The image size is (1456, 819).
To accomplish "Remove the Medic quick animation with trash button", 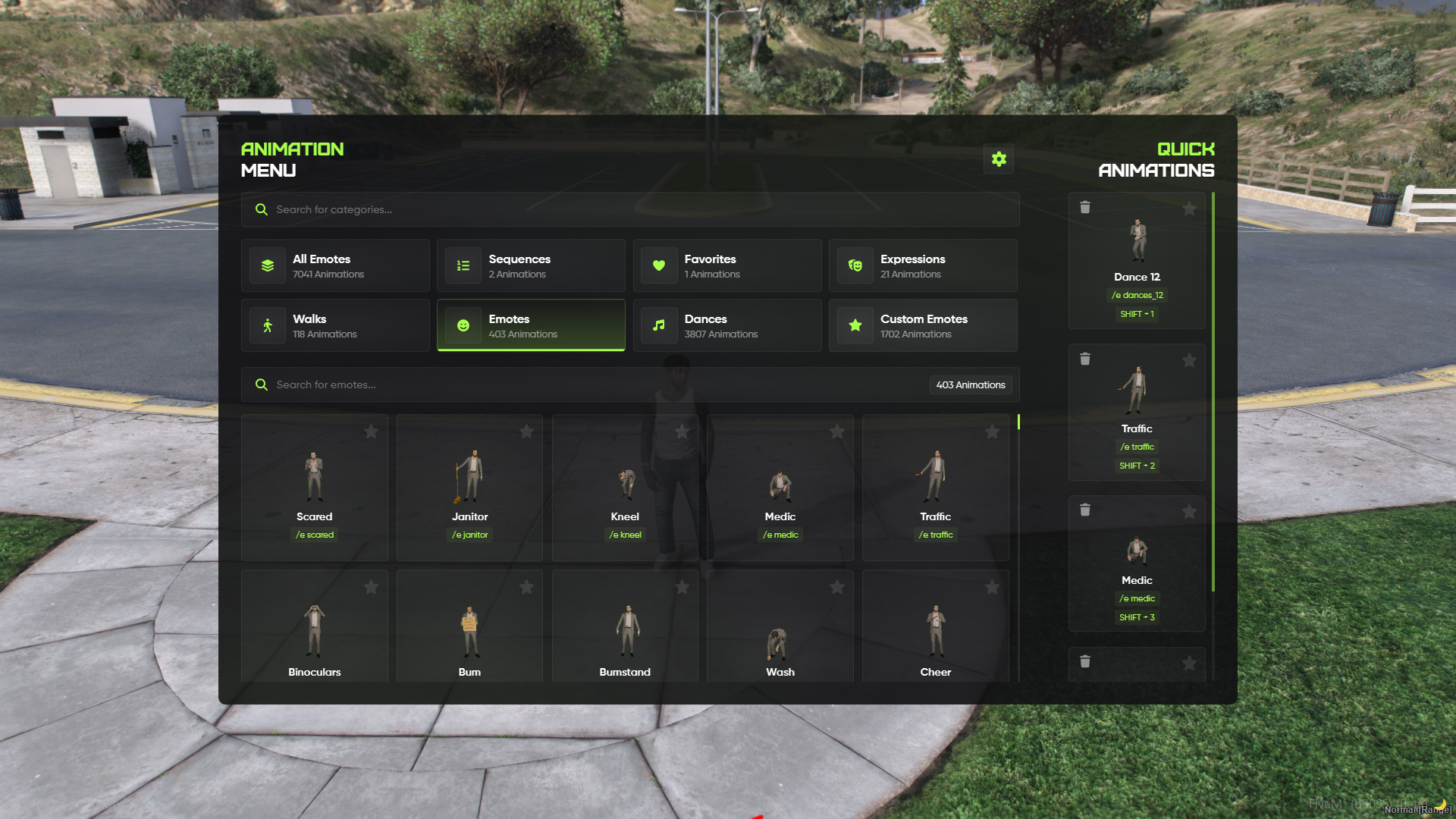I will tap(1085, 510).
